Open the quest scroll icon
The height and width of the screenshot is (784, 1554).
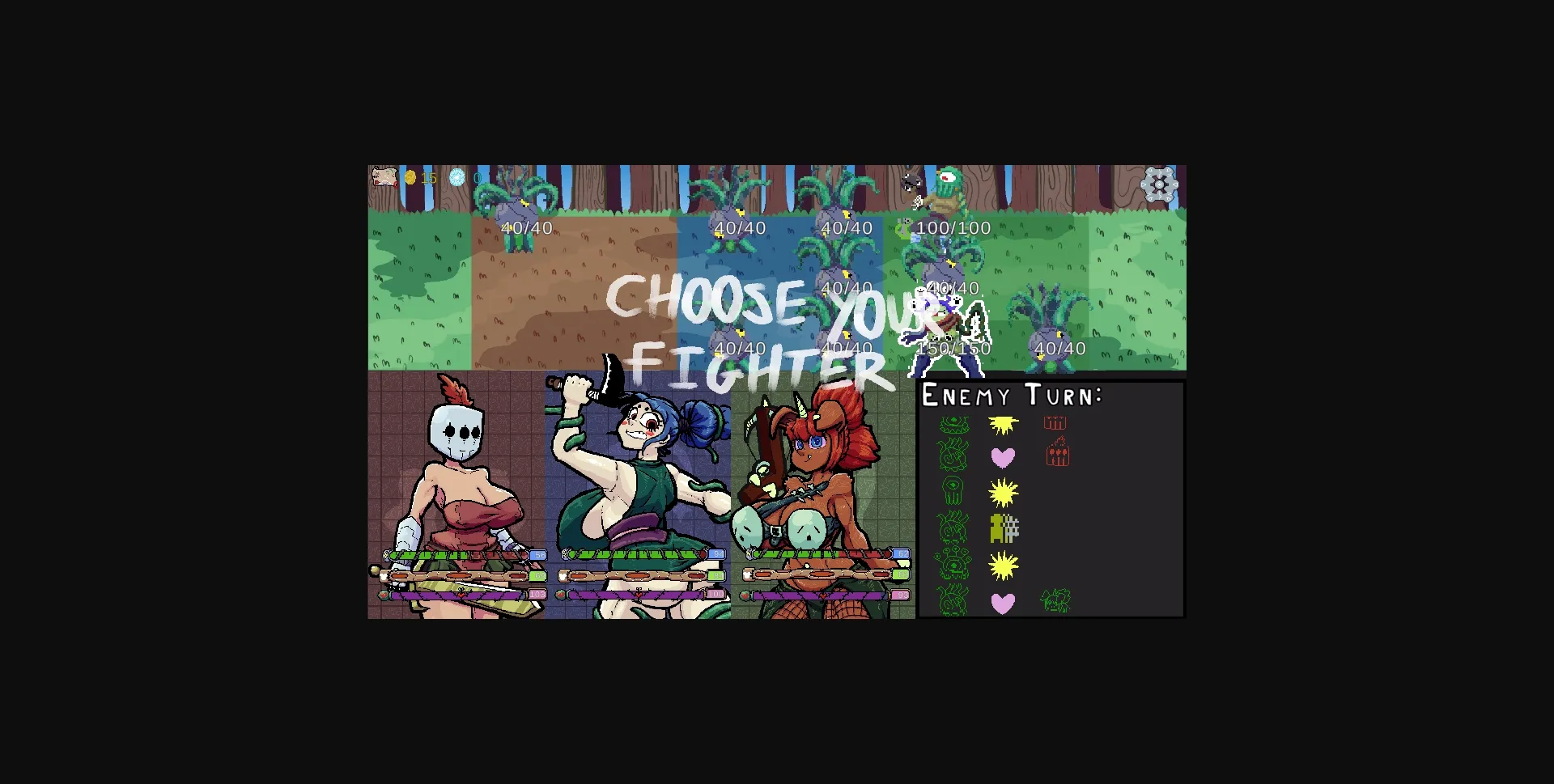pos(384,178)
